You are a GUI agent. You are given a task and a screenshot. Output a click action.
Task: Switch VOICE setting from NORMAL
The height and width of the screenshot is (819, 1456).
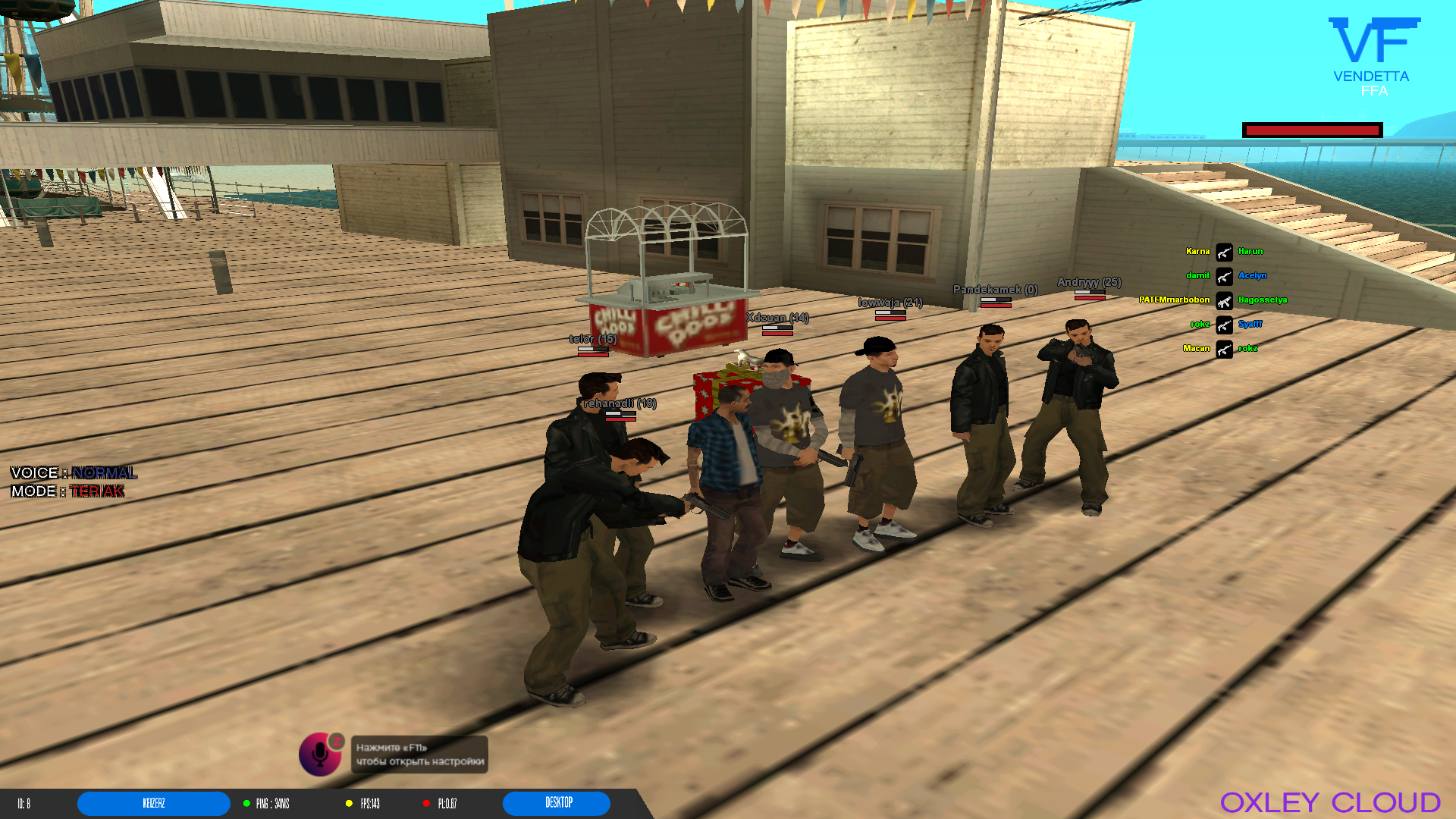(104, 472)
